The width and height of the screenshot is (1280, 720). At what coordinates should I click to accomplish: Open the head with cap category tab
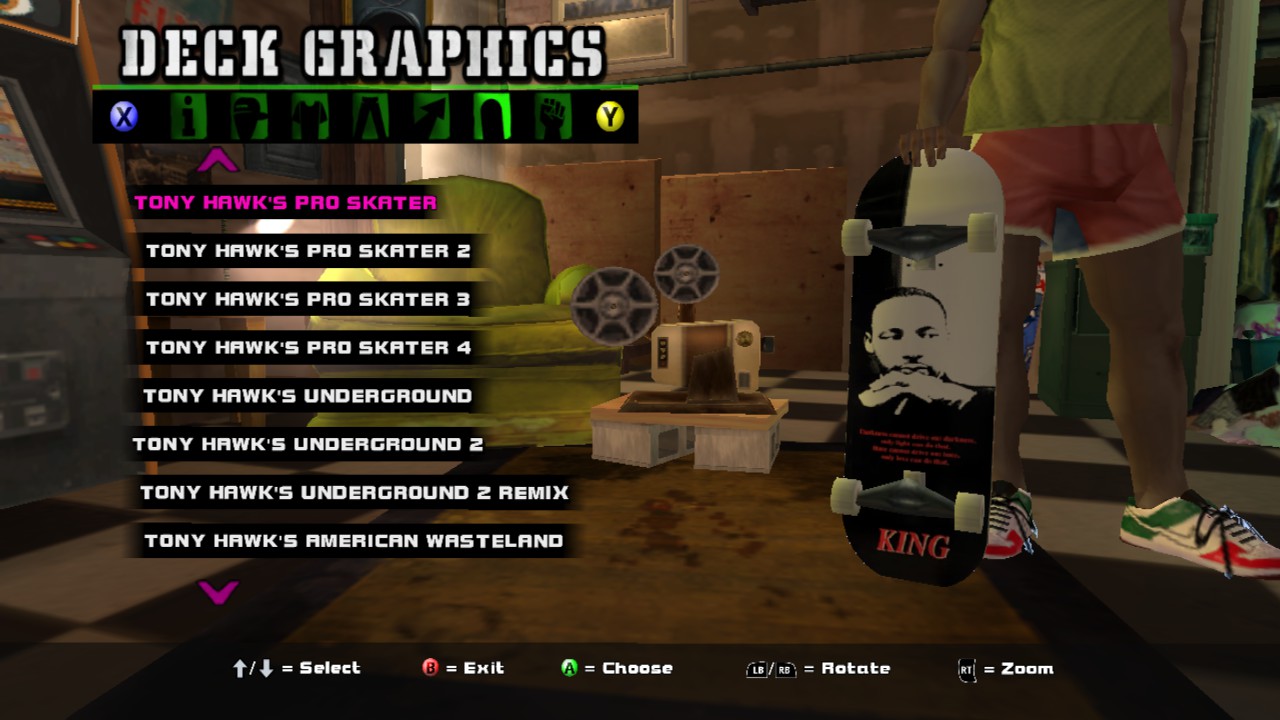click(248, 117)
